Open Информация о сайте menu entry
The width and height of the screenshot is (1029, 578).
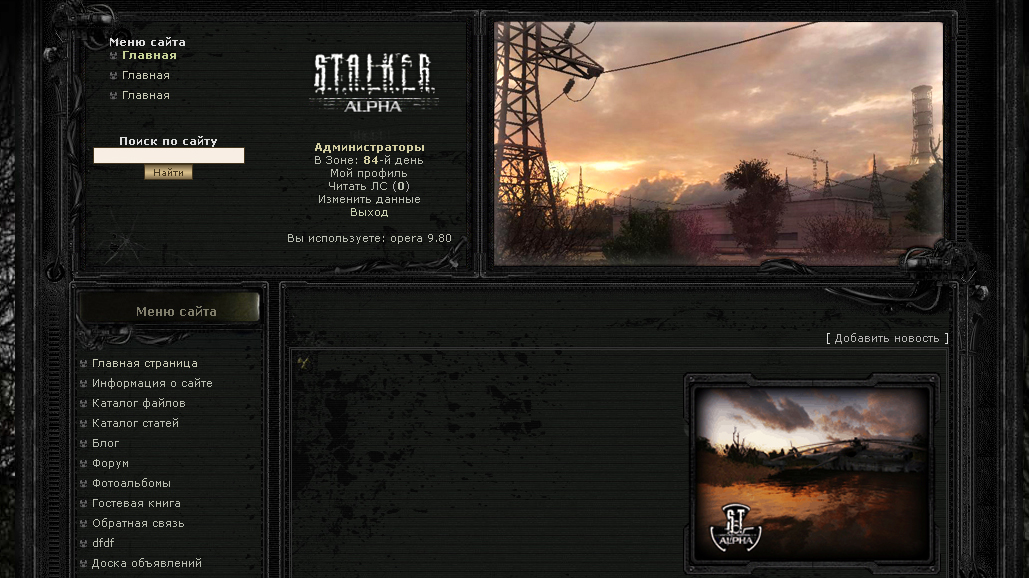pos(151,383)
